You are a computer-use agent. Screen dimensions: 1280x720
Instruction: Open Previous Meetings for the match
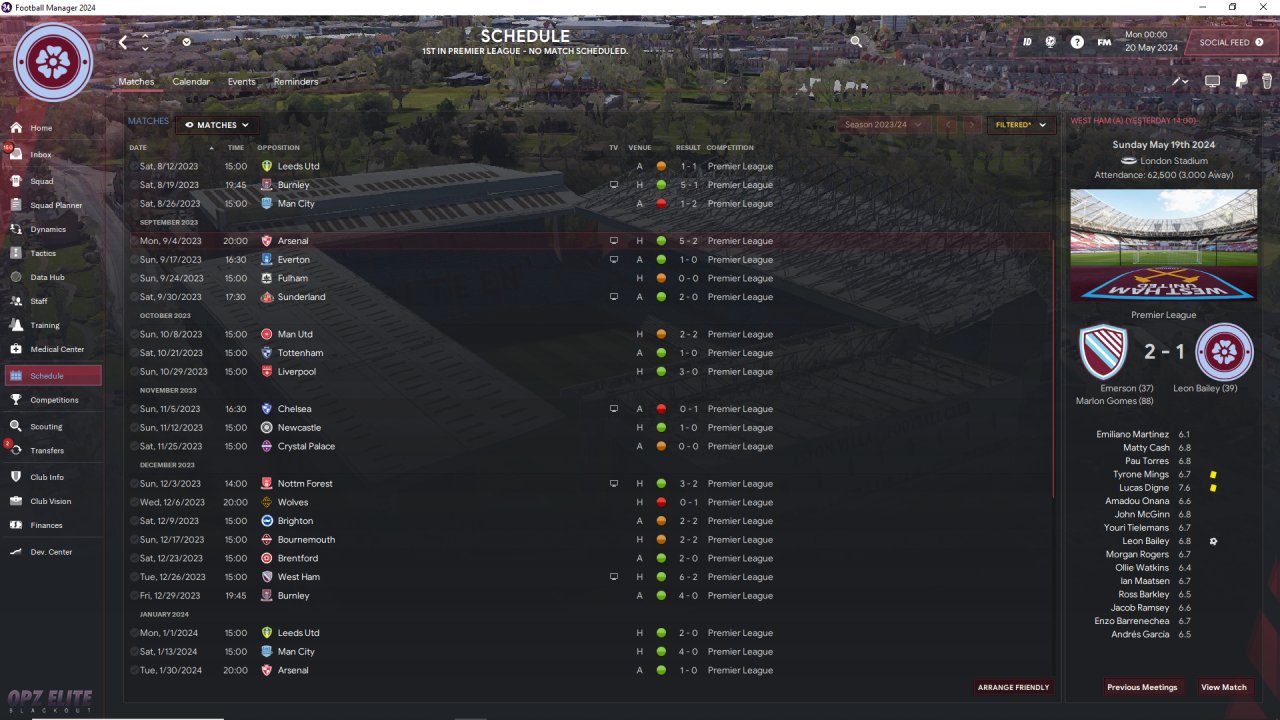1142,687
